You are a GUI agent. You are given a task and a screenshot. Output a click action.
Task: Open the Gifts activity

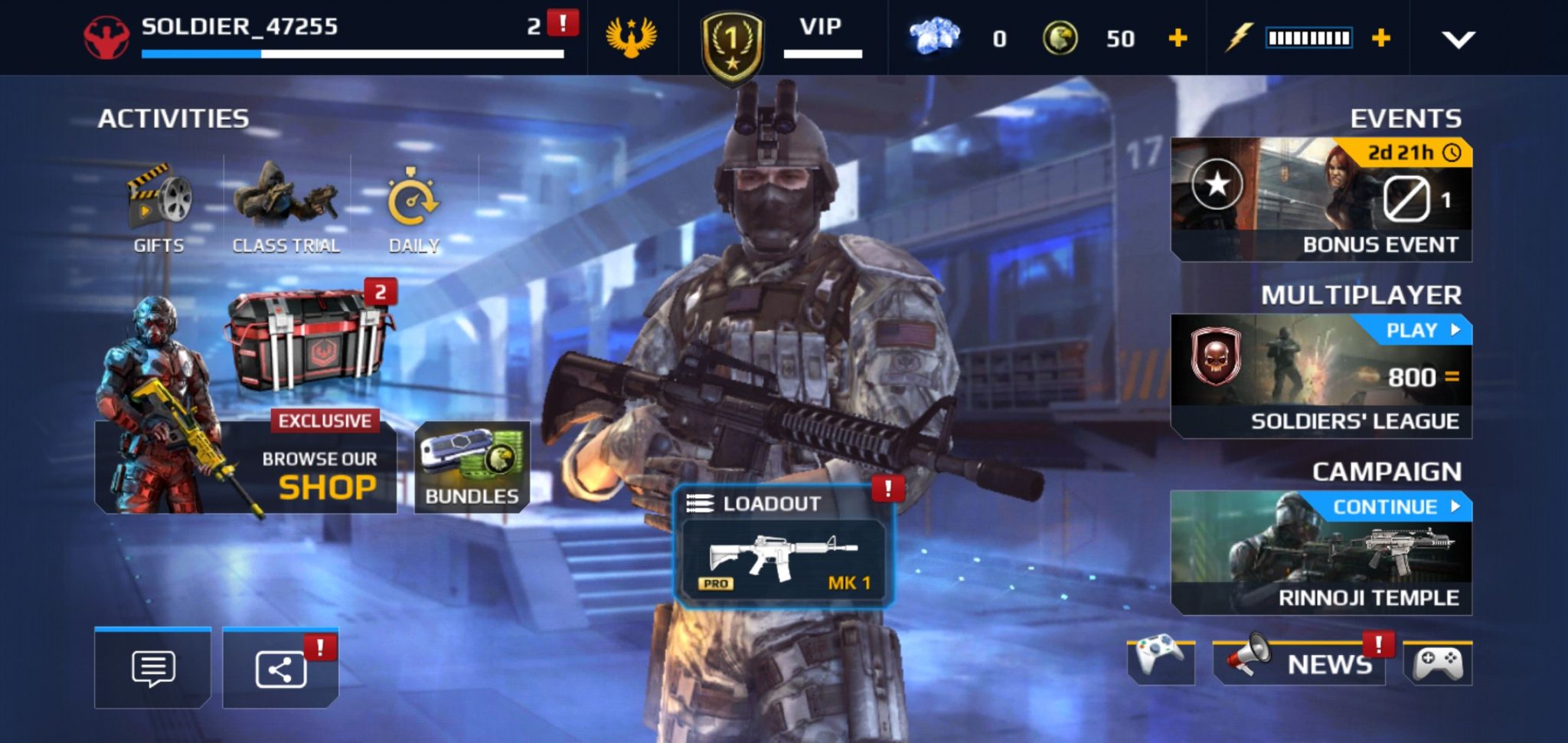pos(159,207)
